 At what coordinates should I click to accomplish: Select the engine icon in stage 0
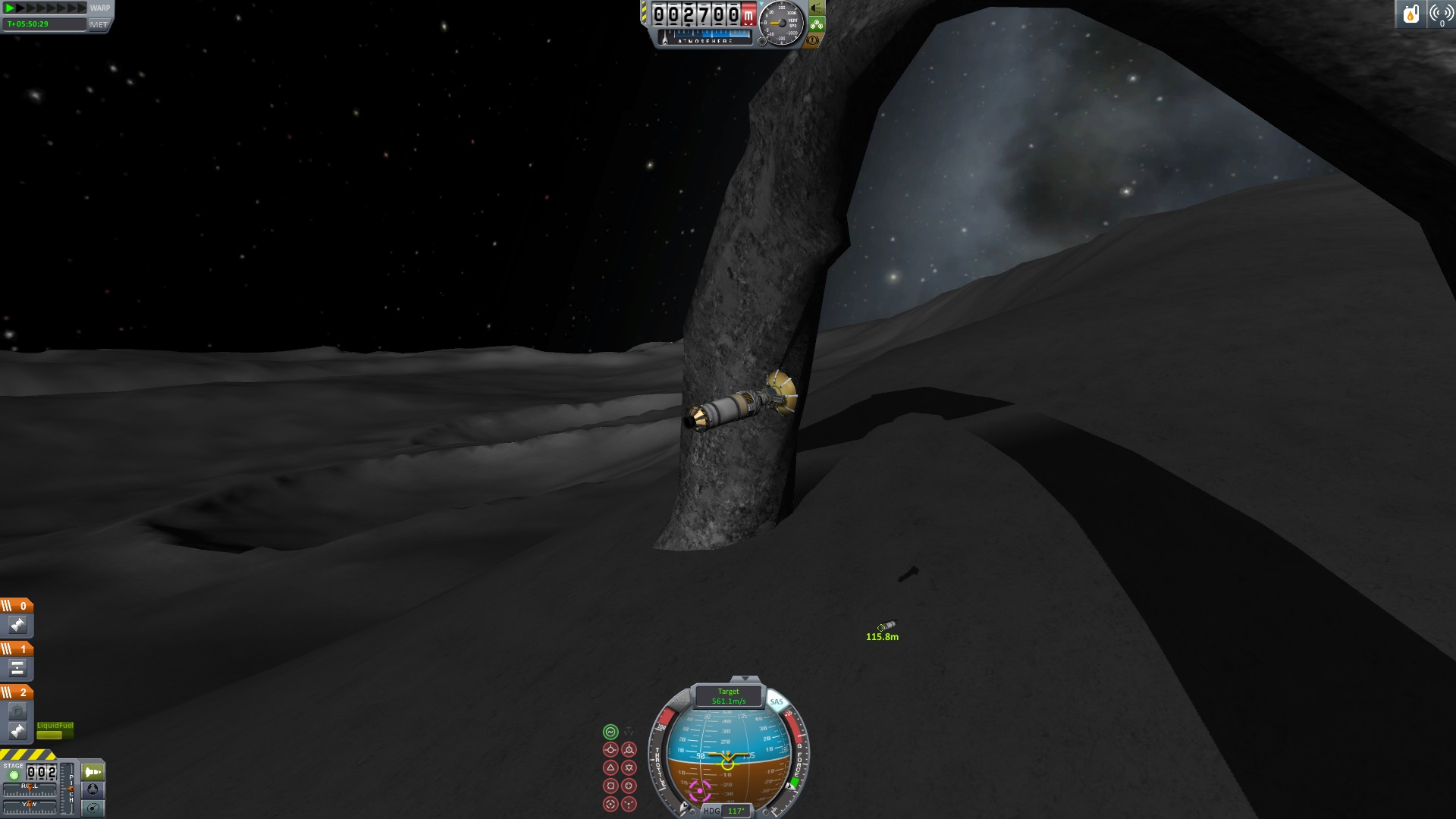(17, 625)
